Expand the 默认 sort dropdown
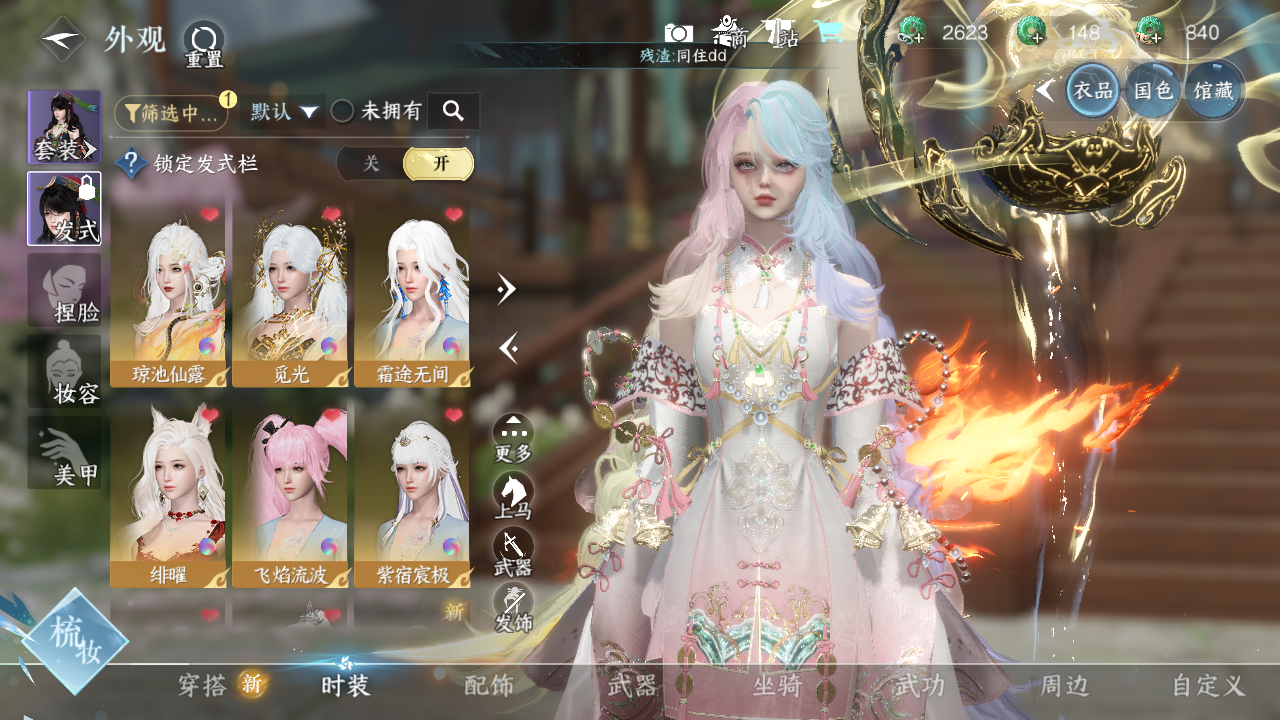1280x720 pixels. (x=283, y=112)
